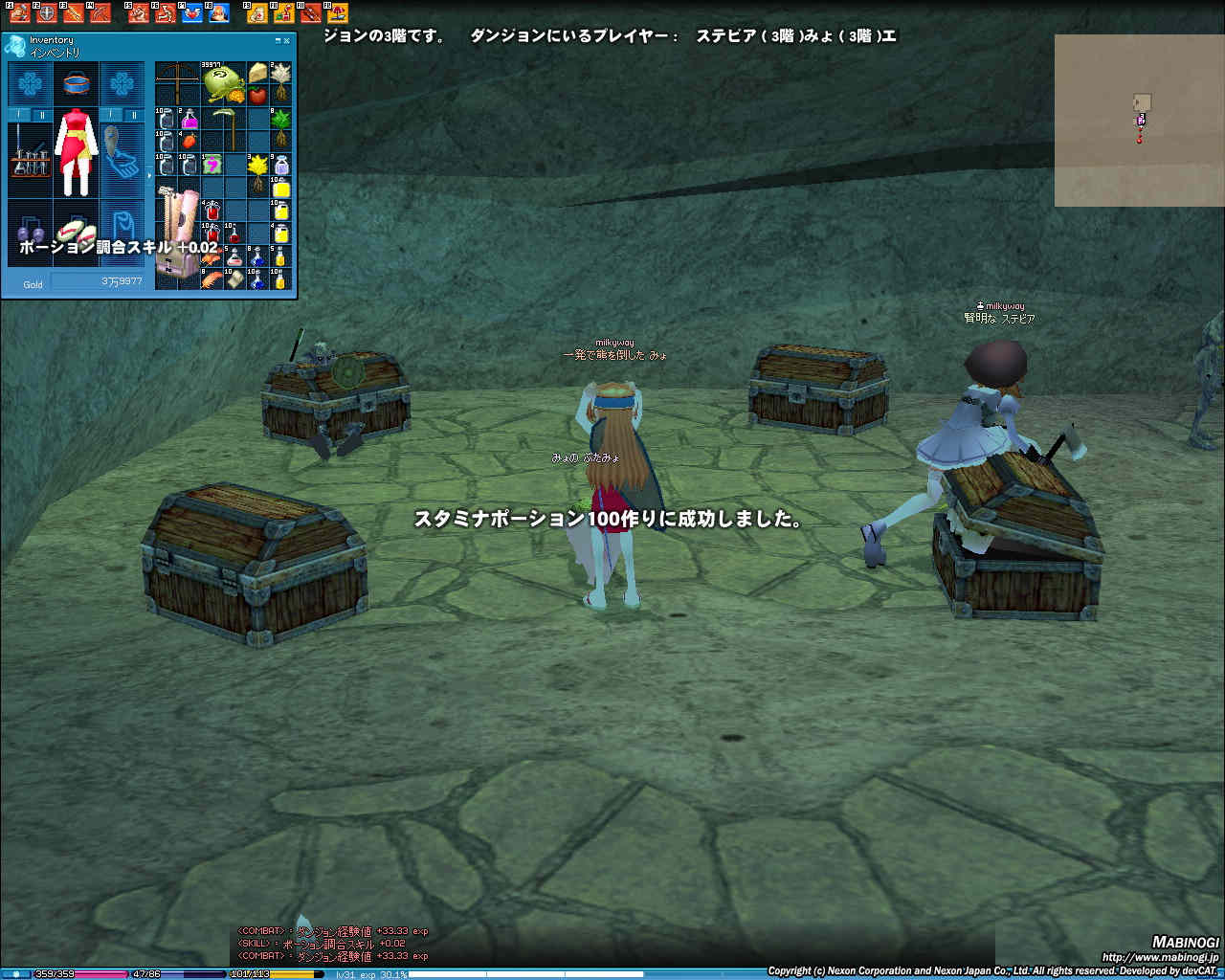This screenshot has width=1225, height=980.
Task: Activate the F2 shield defense skill
Action: point(46,13)
